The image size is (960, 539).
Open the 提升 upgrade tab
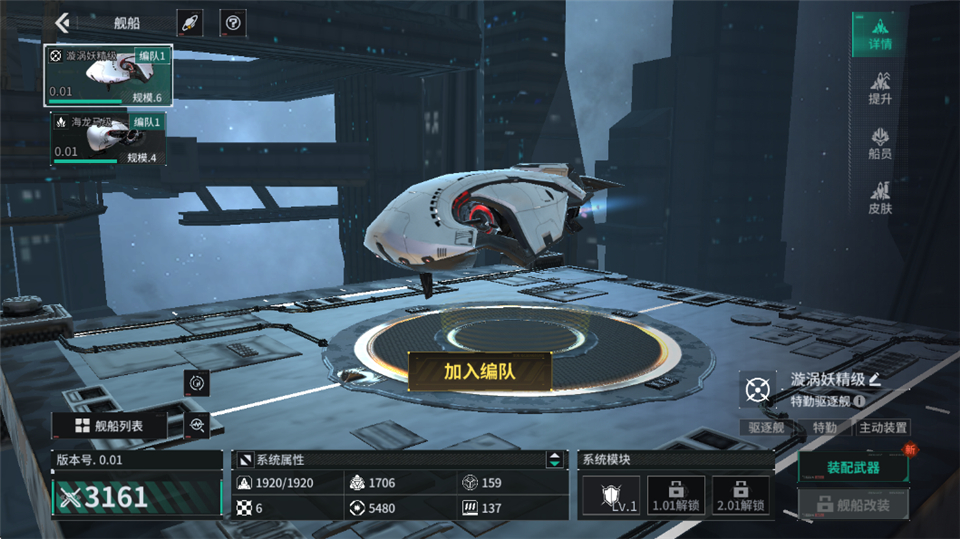click(x=879, y=87)
